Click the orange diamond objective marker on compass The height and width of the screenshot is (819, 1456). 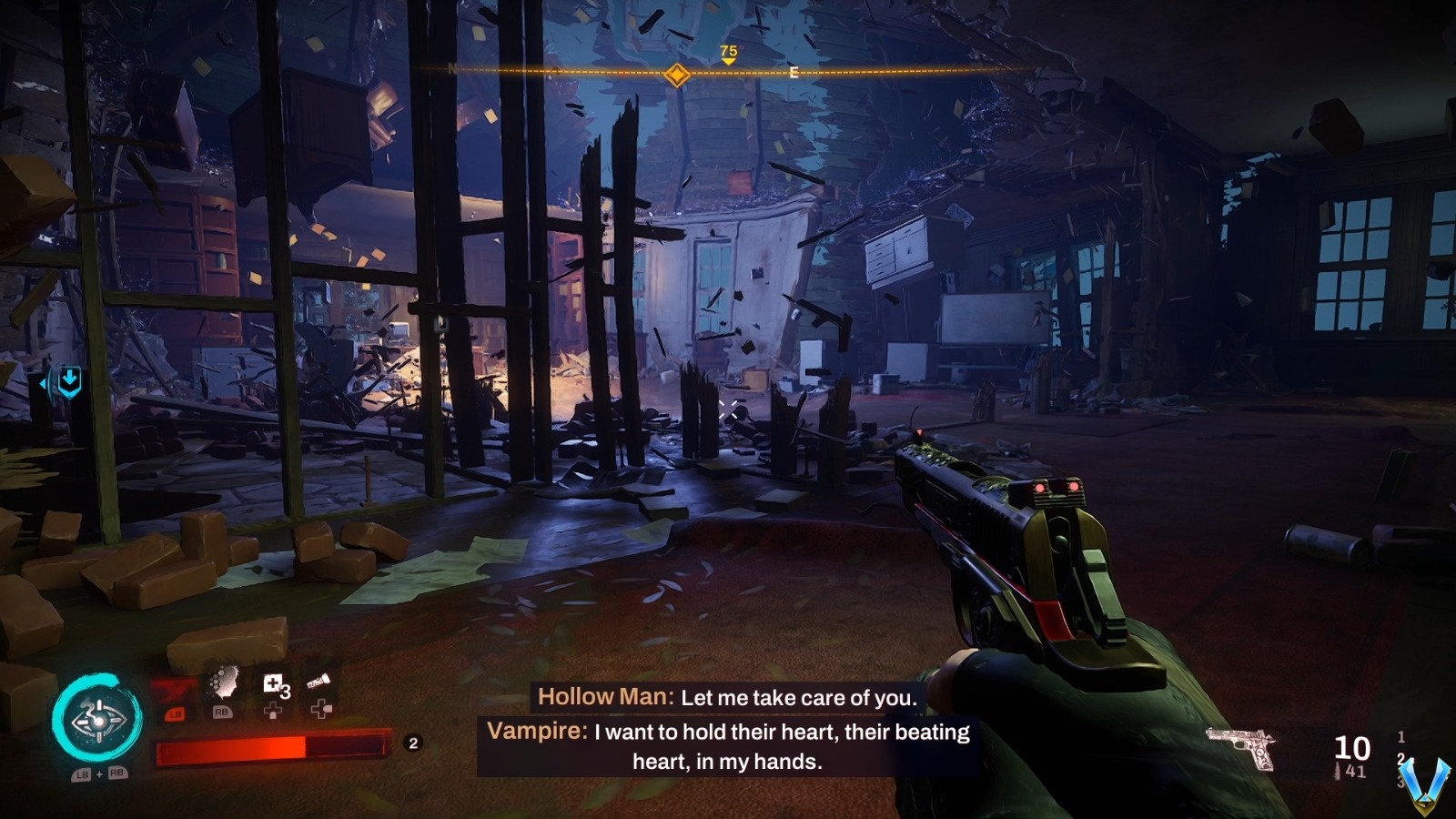tap(676, 75)
